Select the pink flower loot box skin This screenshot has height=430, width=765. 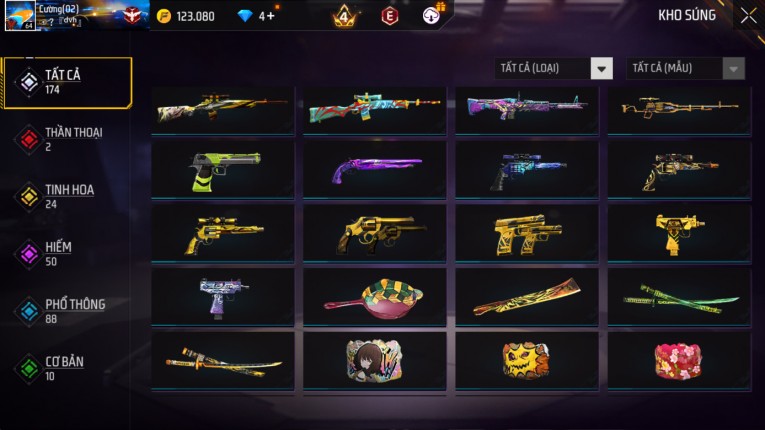pyautogui.click(x=679, y=360)
